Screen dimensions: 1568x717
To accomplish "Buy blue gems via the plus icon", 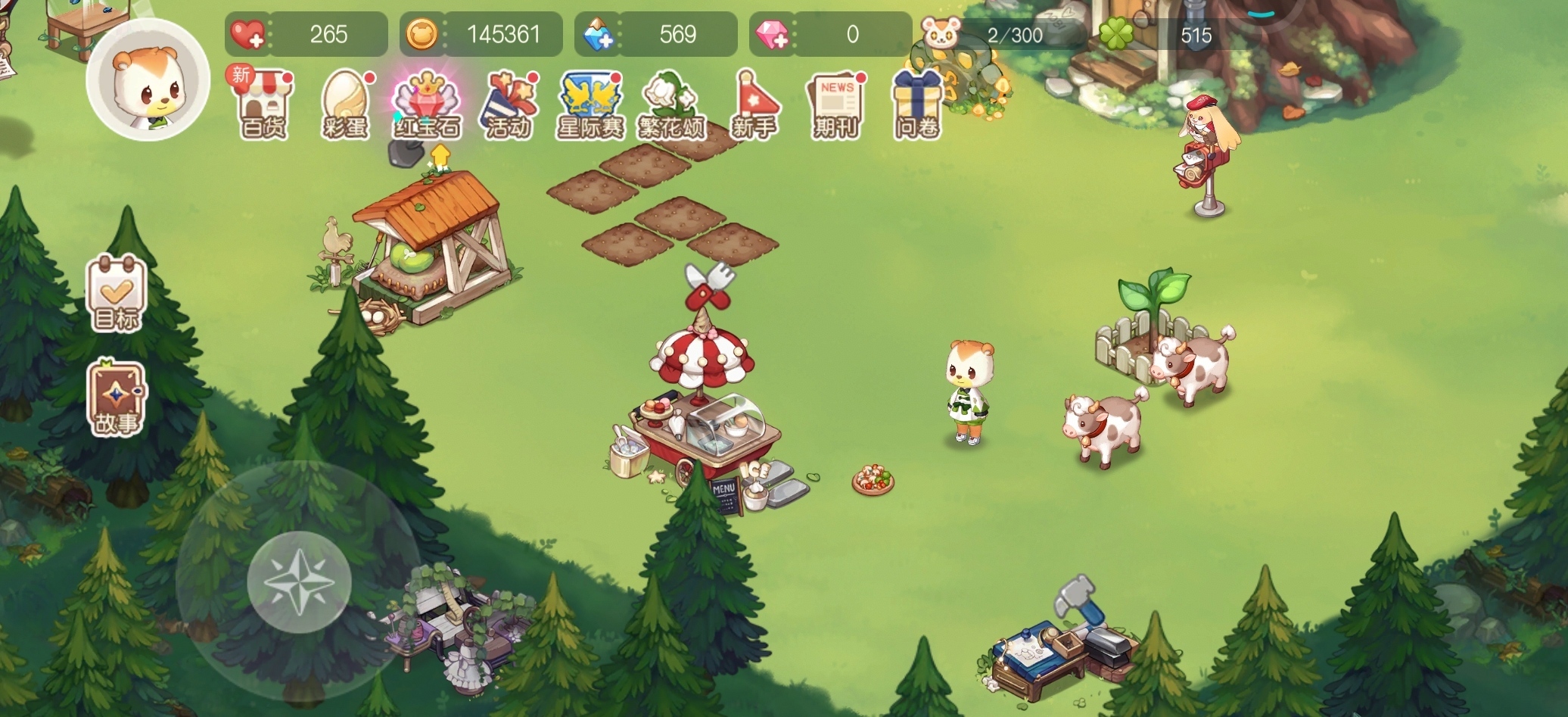I will click(598, 35).
